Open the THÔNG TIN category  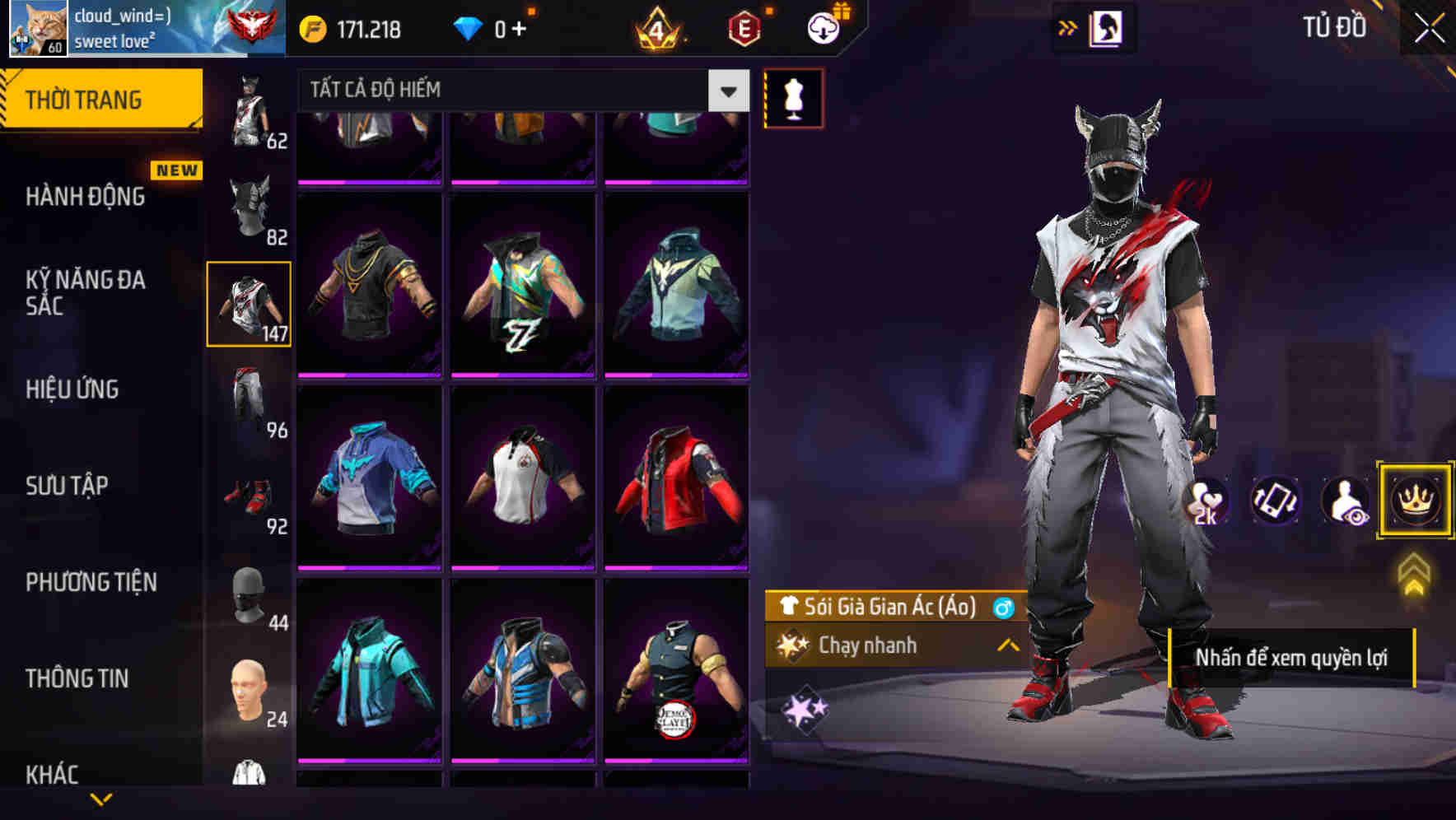pyautogui.click(x=77, y=678)
